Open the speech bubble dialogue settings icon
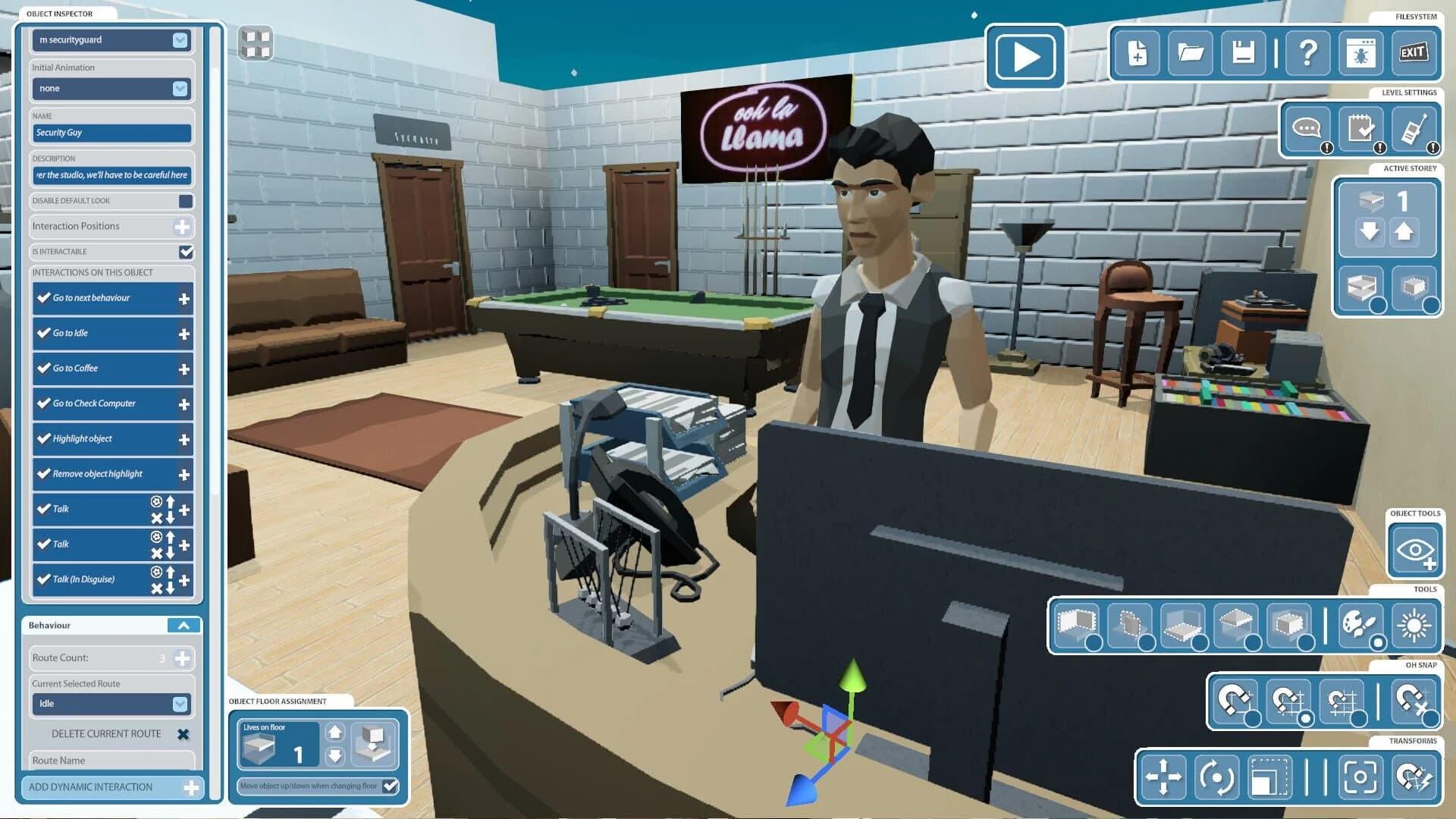 coord(1306,129)
